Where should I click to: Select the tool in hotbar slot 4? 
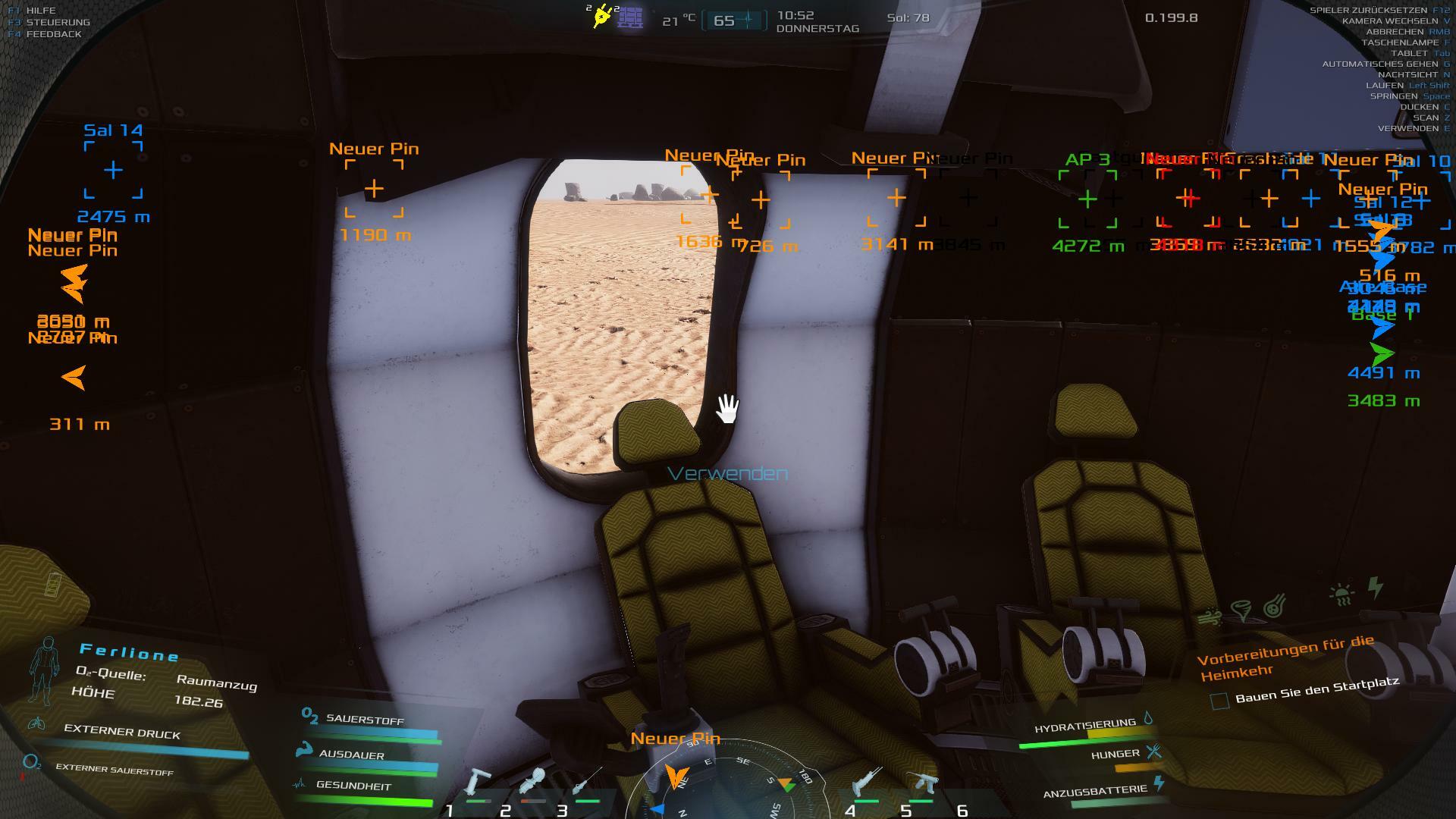[x=867, y=783]
